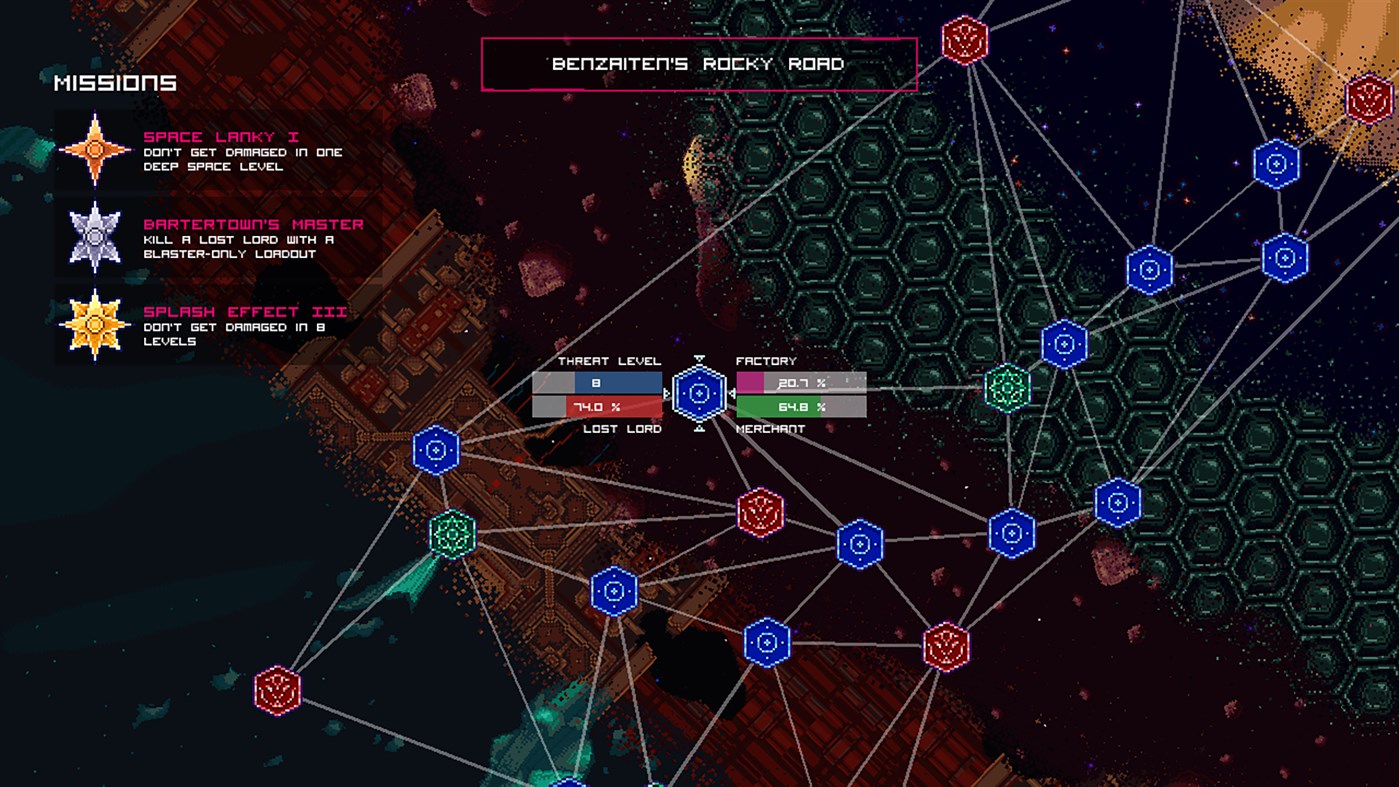Screen dimensions: 1399x787
Task: Select the leftmost blue hex node
Action: (x=434, y=450)
